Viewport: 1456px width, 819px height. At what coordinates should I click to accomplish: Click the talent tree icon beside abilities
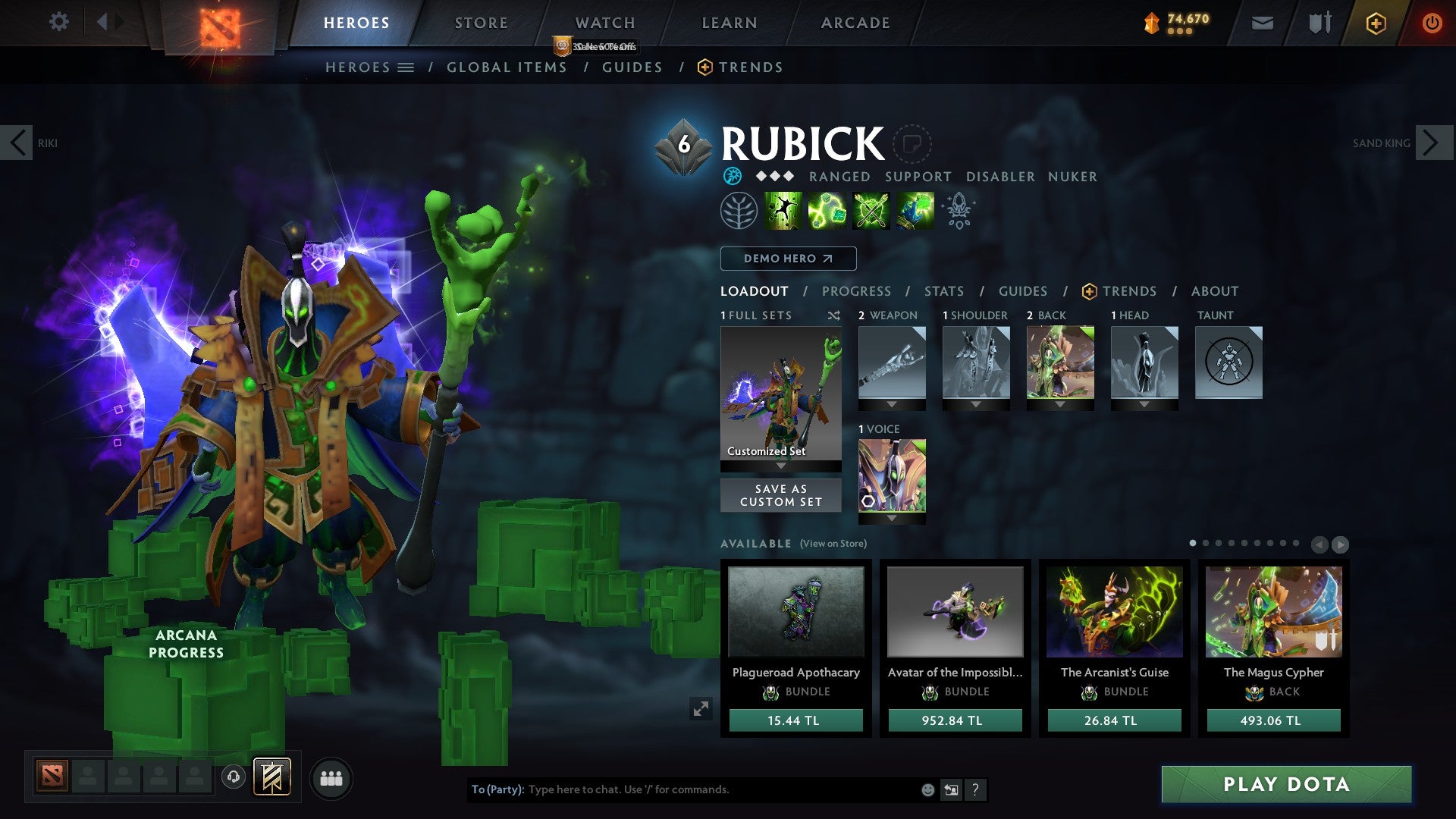pyautogui.click(x=741, y=210)
